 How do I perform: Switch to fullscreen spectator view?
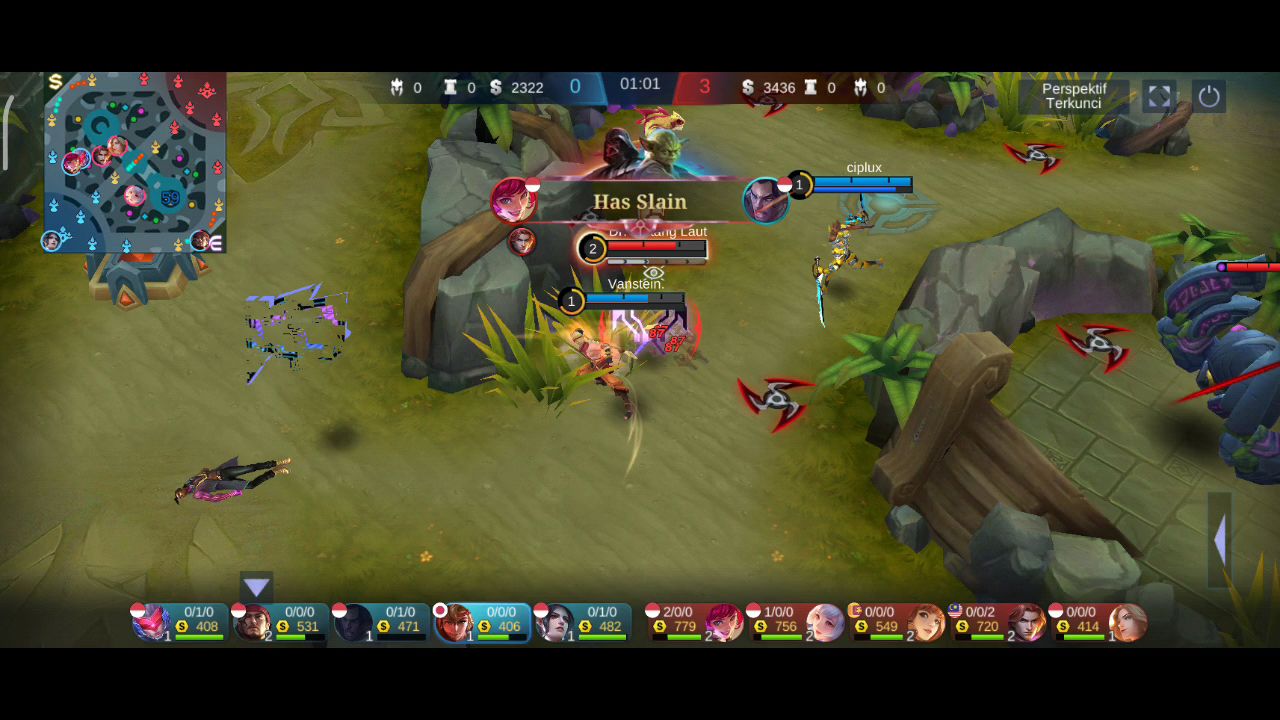click(1159, 96)
